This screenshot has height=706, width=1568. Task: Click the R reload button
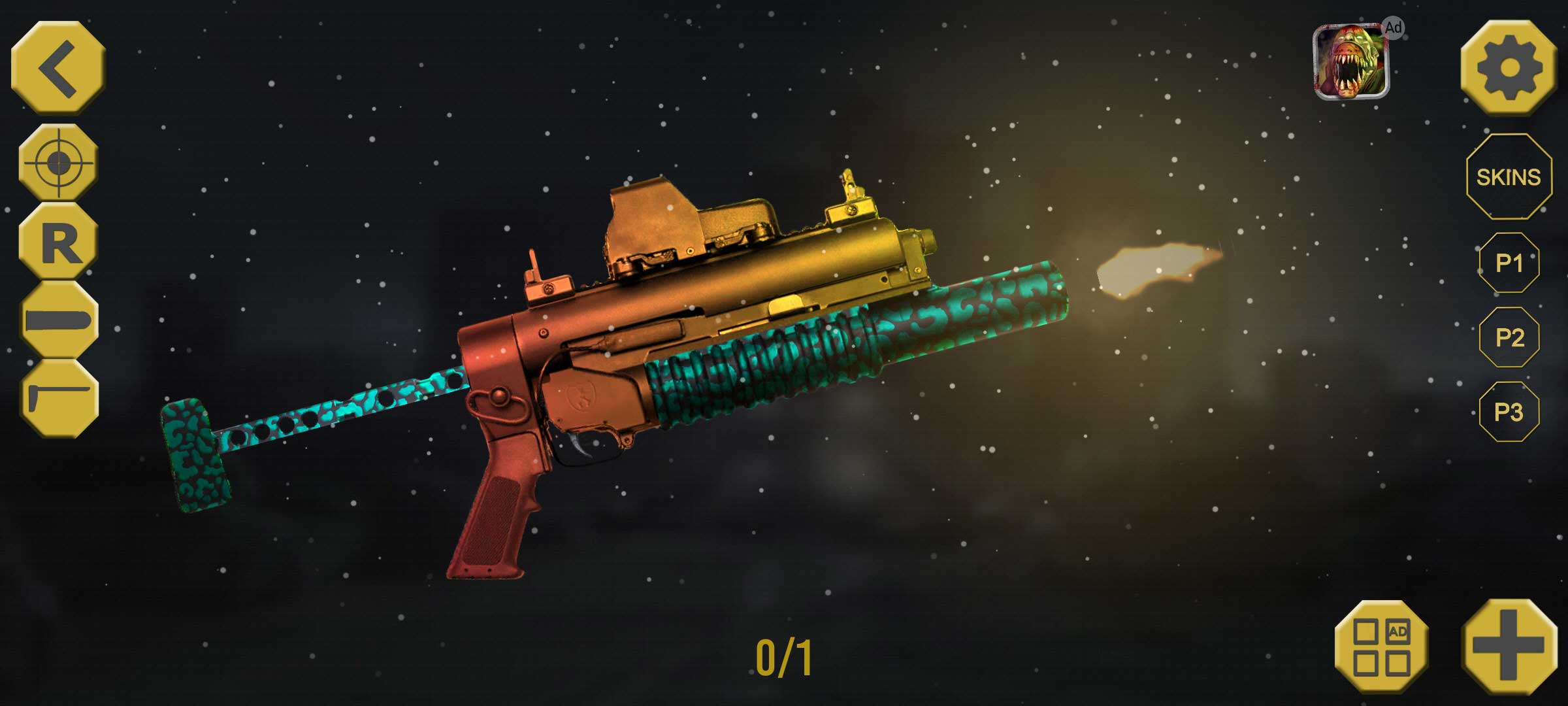pyautogui.click(x=59, y=243)
